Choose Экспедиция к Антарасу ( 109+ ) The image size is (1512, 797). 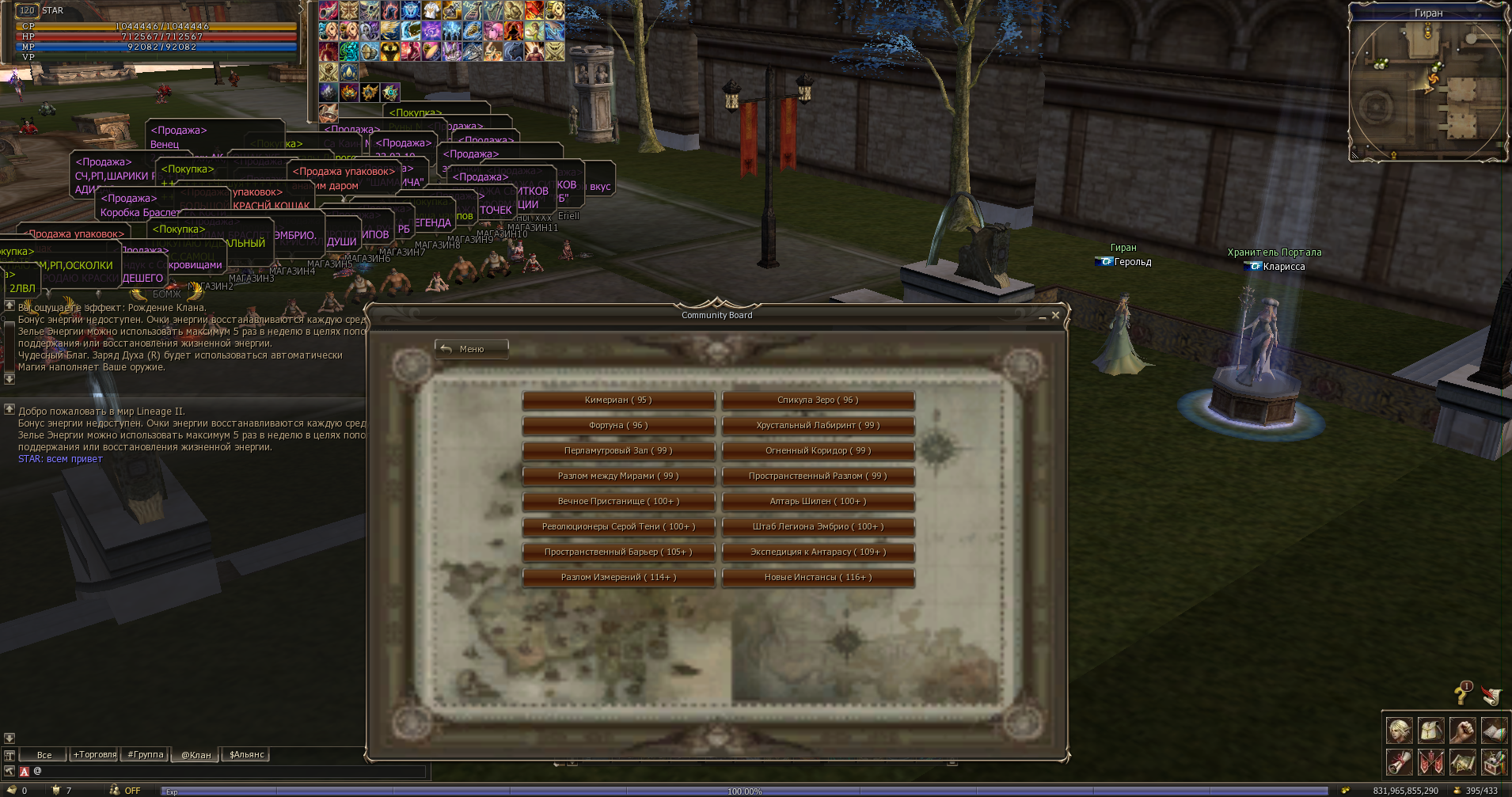[x=818, y=552]
